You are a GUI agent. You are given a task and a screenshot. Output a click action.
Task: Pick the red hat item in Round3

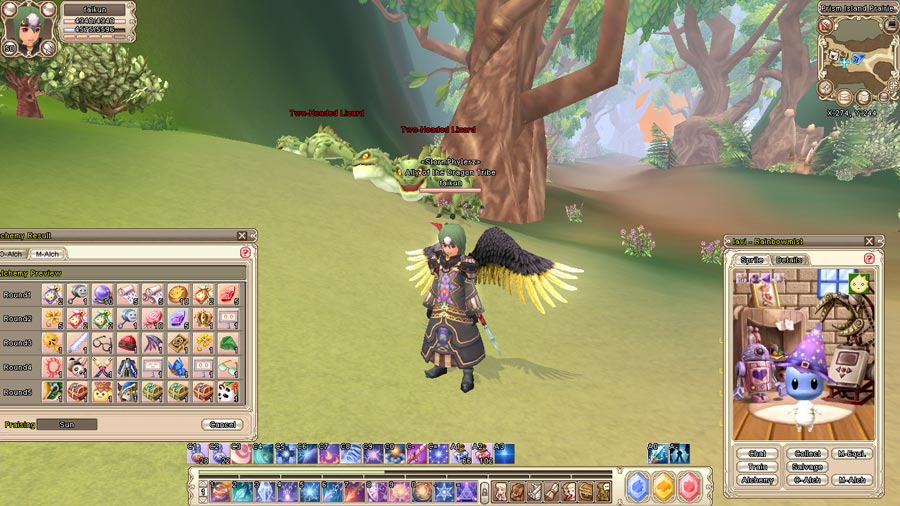(127, 343)
